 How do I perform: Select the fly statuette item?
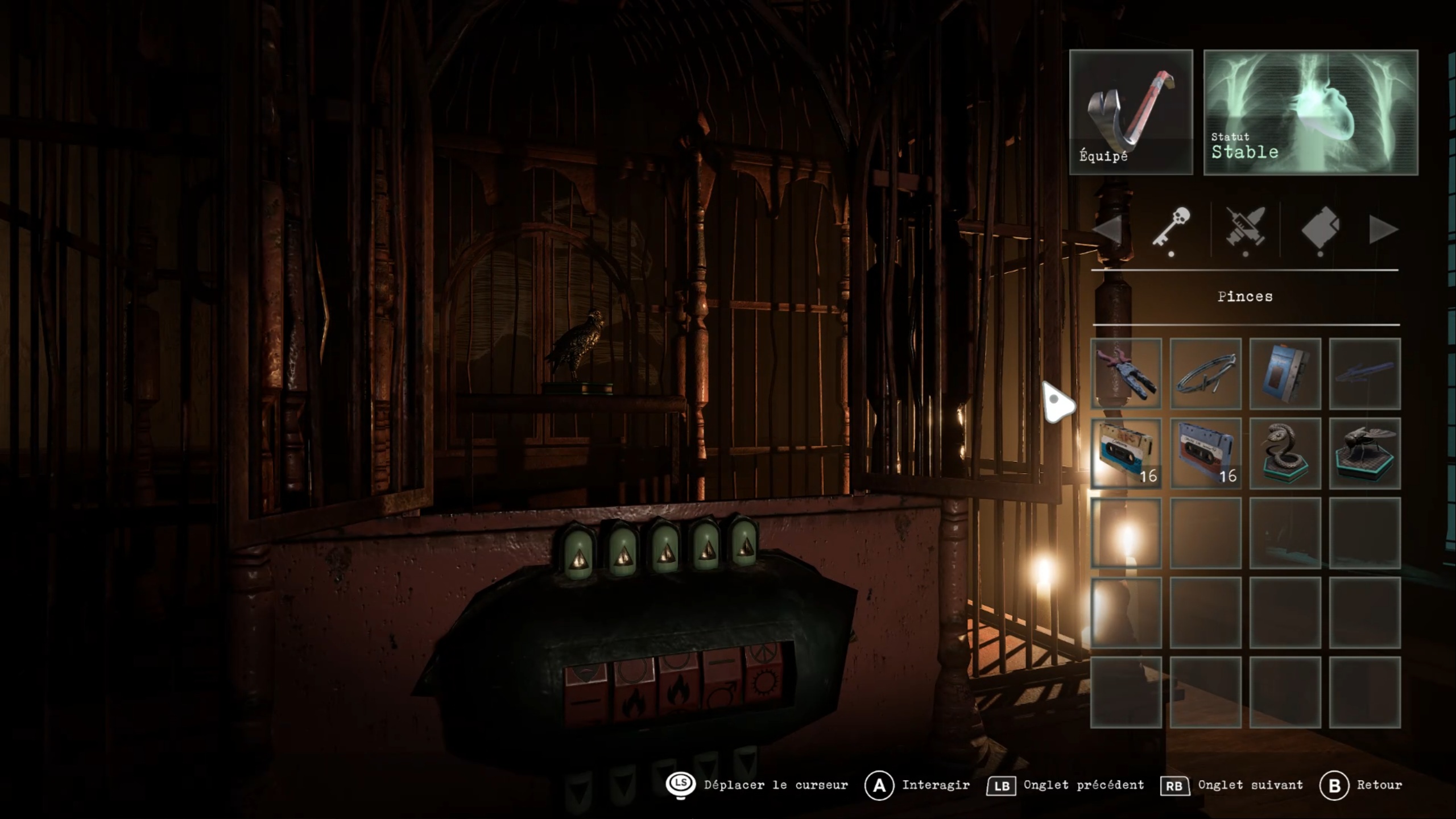click(x=1364, y=453)
